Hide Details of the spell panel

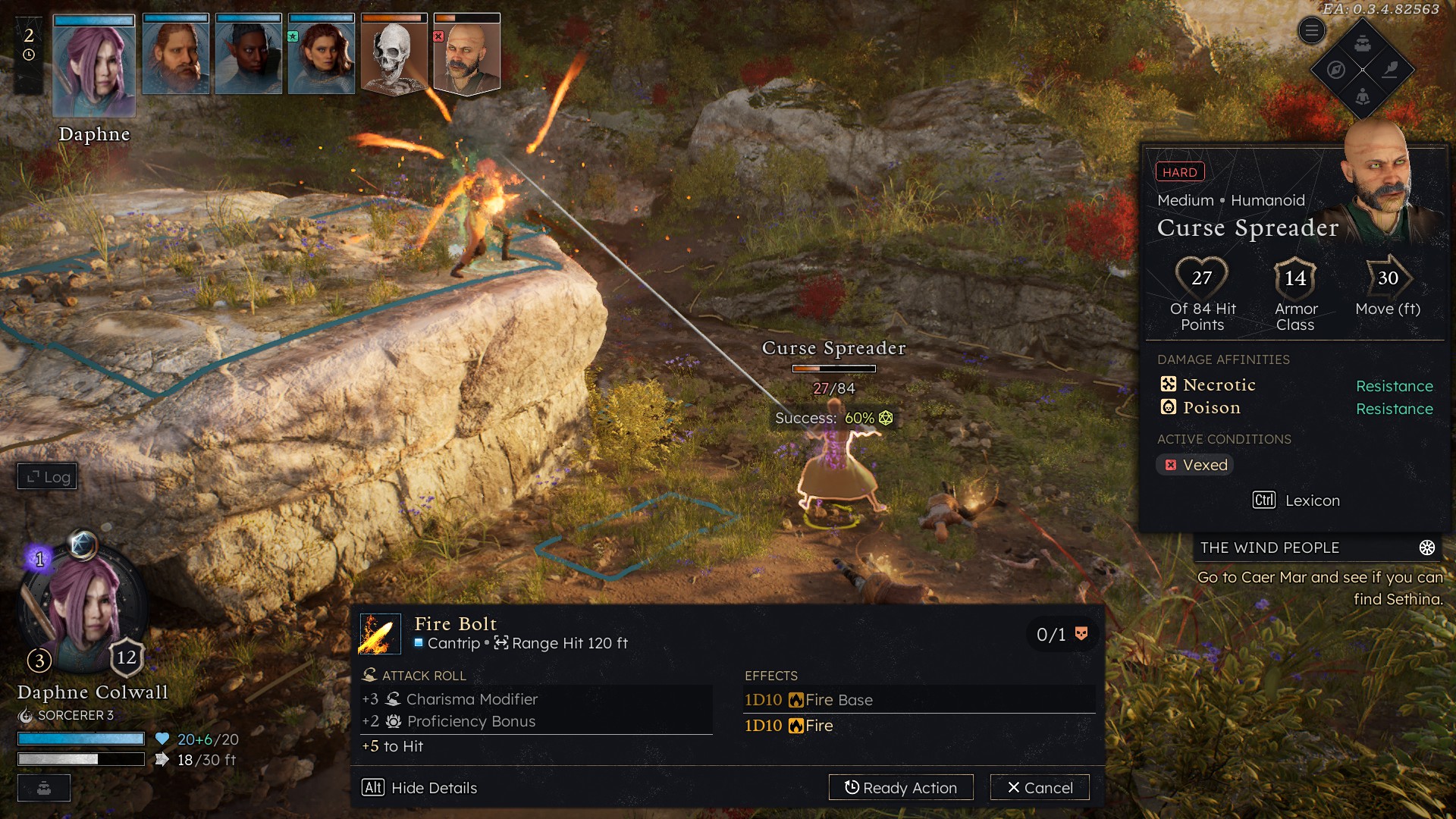tap(419, 787)
